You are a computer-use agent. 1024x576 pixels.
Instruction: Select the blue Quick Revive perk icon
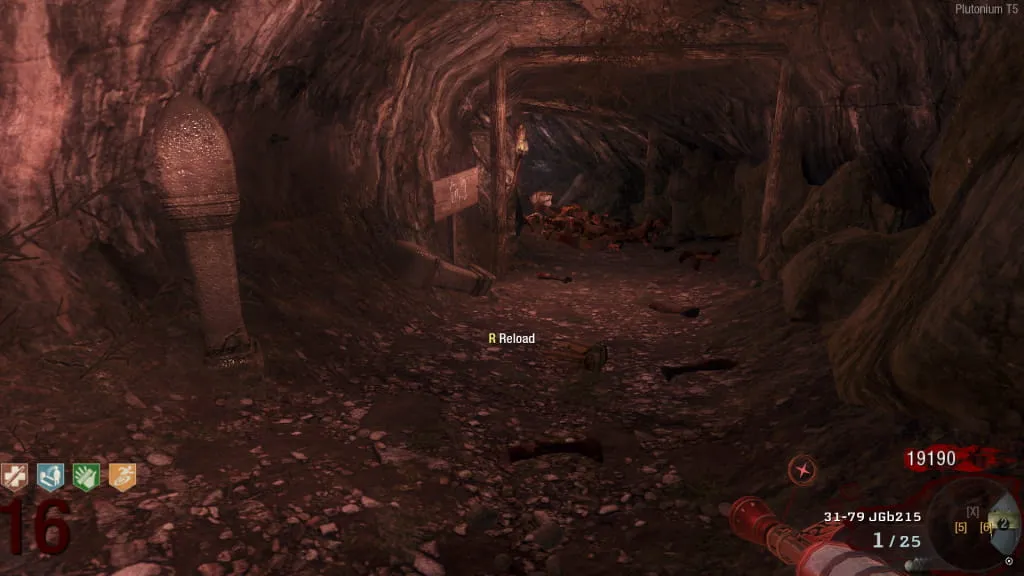[x=50, y=477]
